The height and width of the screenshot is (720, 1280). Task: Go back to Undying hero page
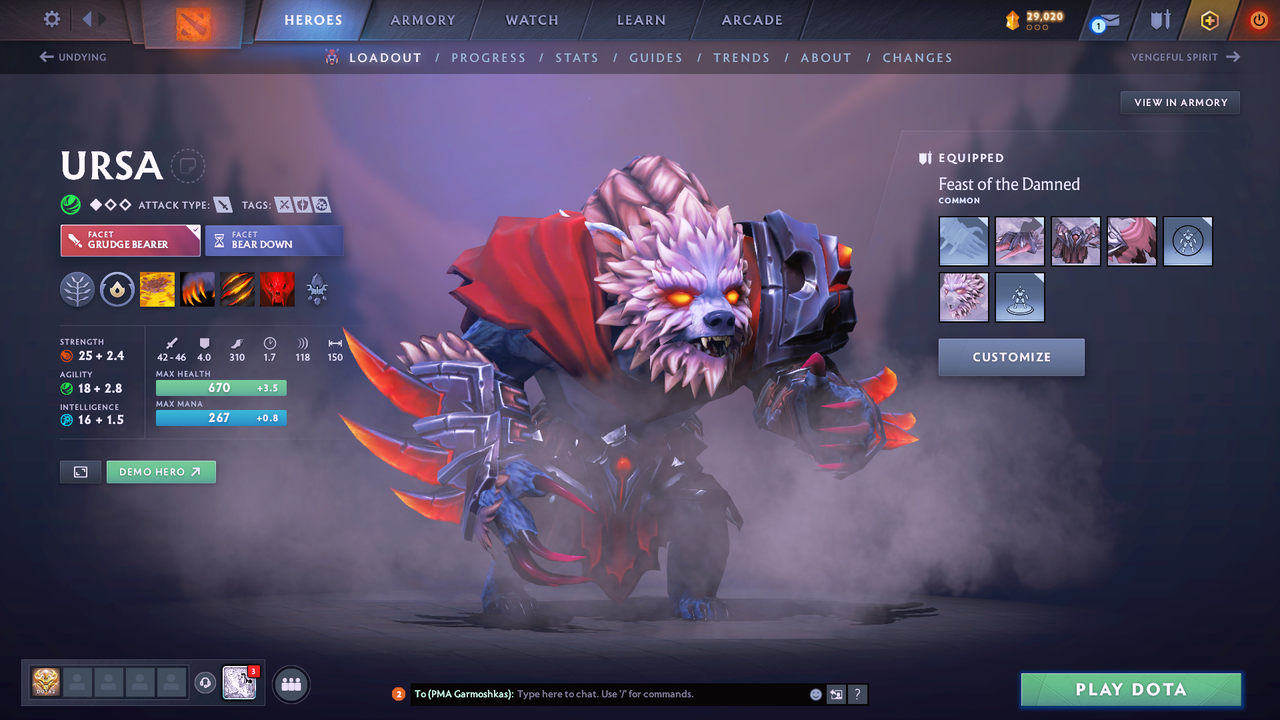[70, 57]
